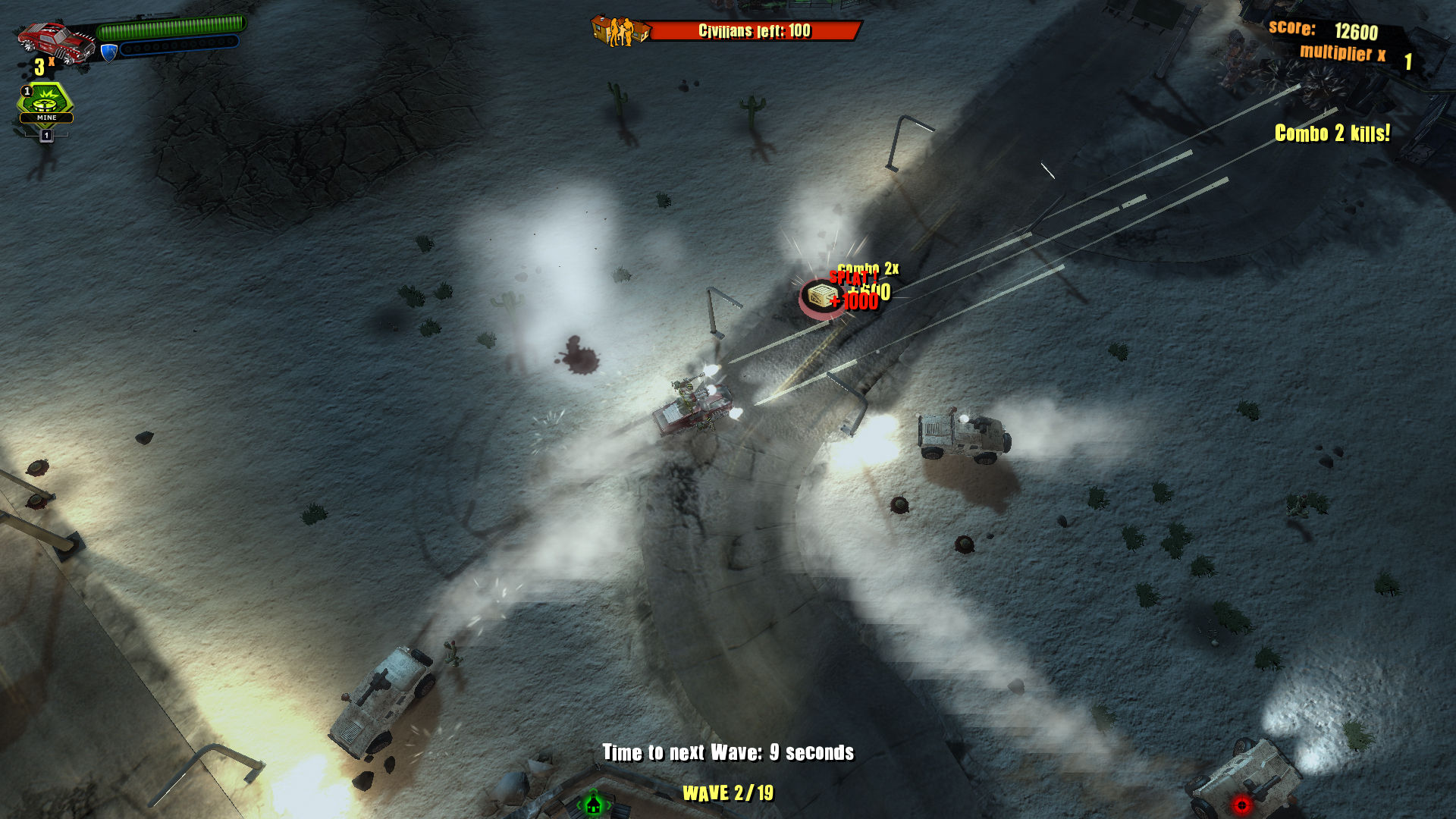Expand the WAVE 2/19 counter

(x=730, y=794)
